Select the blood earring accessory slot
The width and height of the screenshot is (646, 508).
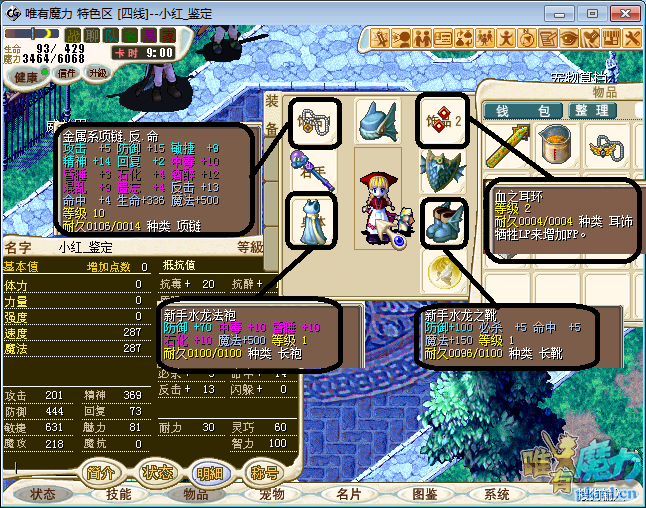pos(441,121)
